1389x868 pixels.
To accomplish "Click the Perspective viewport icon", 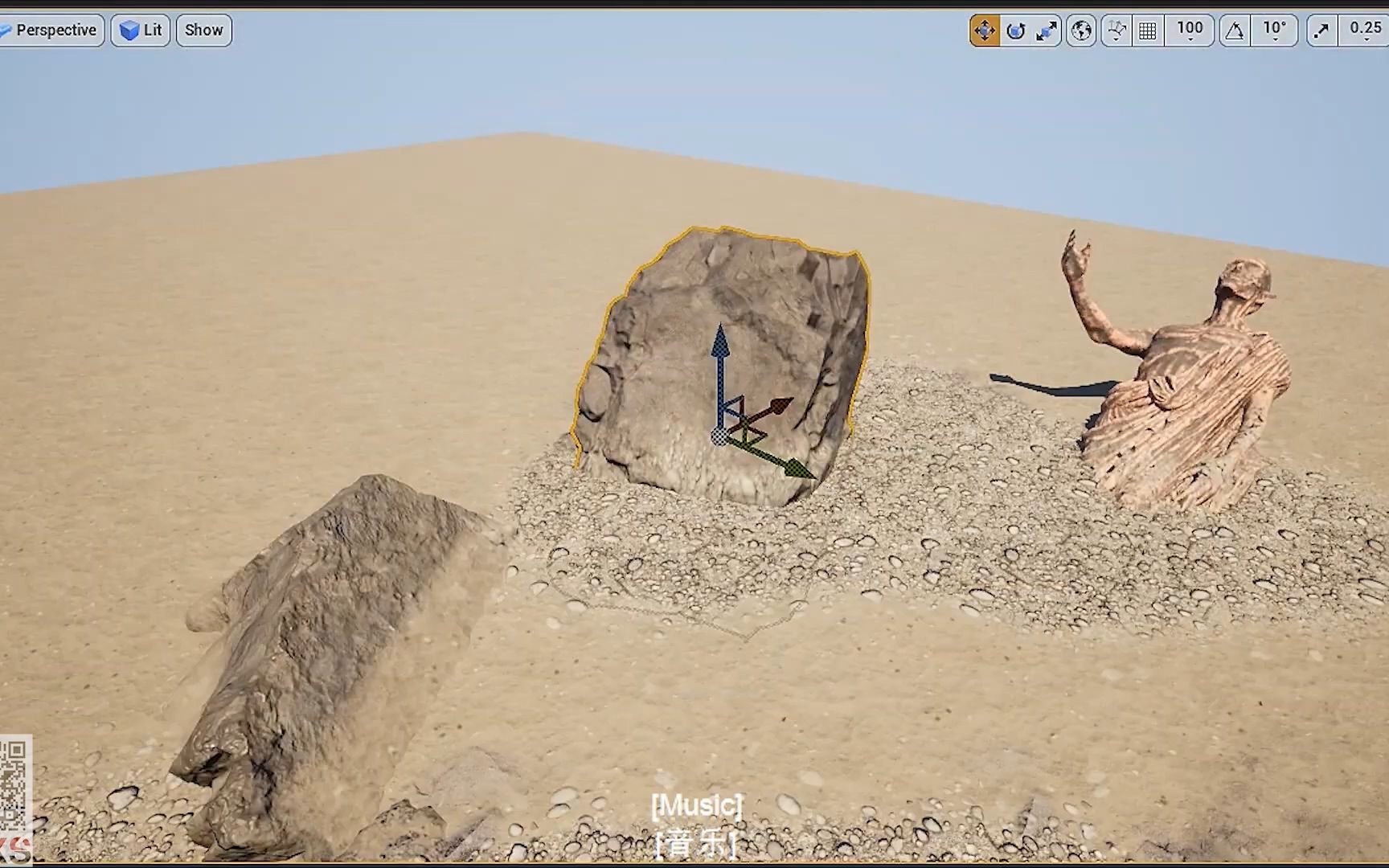I will [8, 30].
